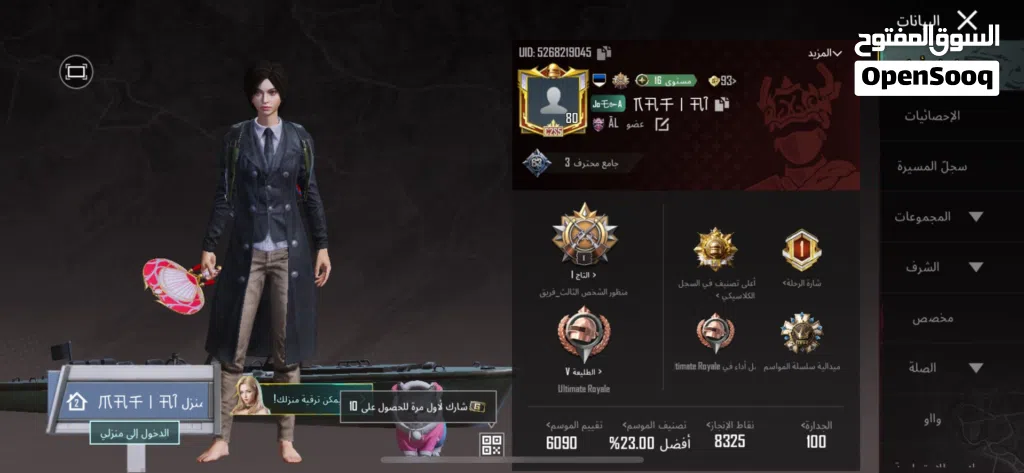Enter home via الدخول إلى منزلي button
Viewport: 1024px width, 473px height.
click(136, 433)
